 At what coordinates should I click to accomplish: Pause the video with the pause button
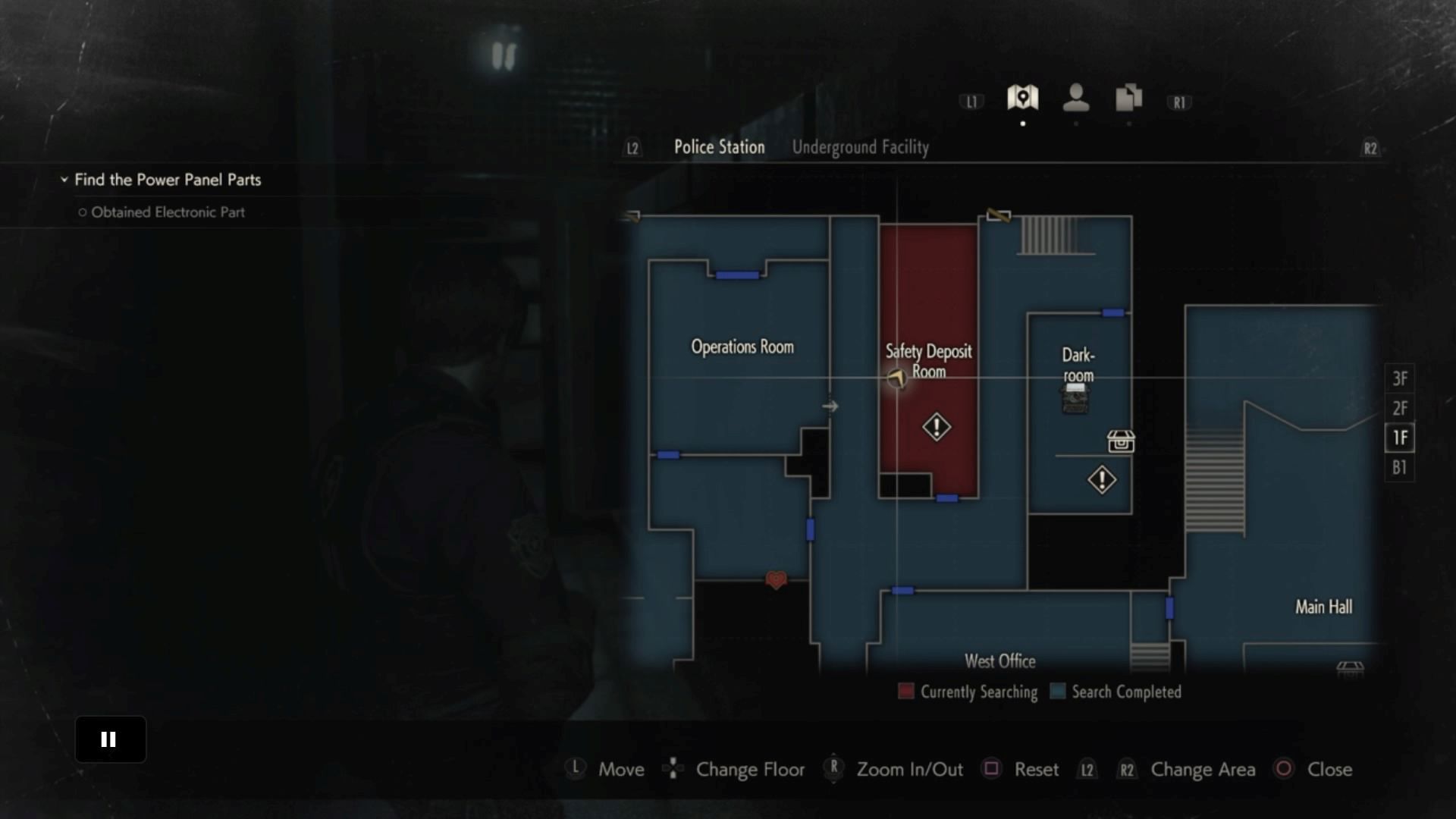click(x=110, y=739)
